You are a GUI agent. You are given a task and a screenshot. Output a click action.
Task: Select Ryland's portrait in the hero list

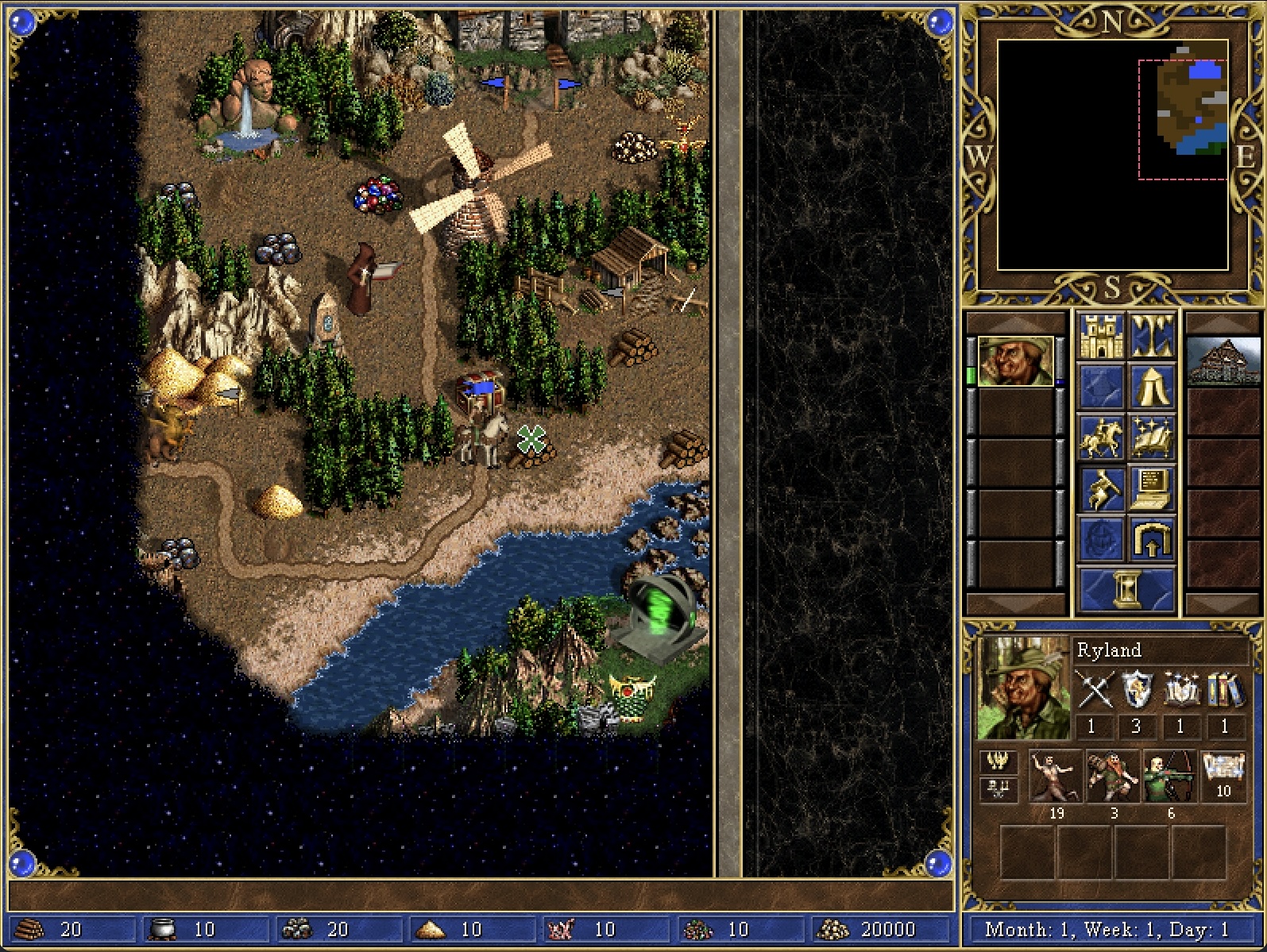1015,361
